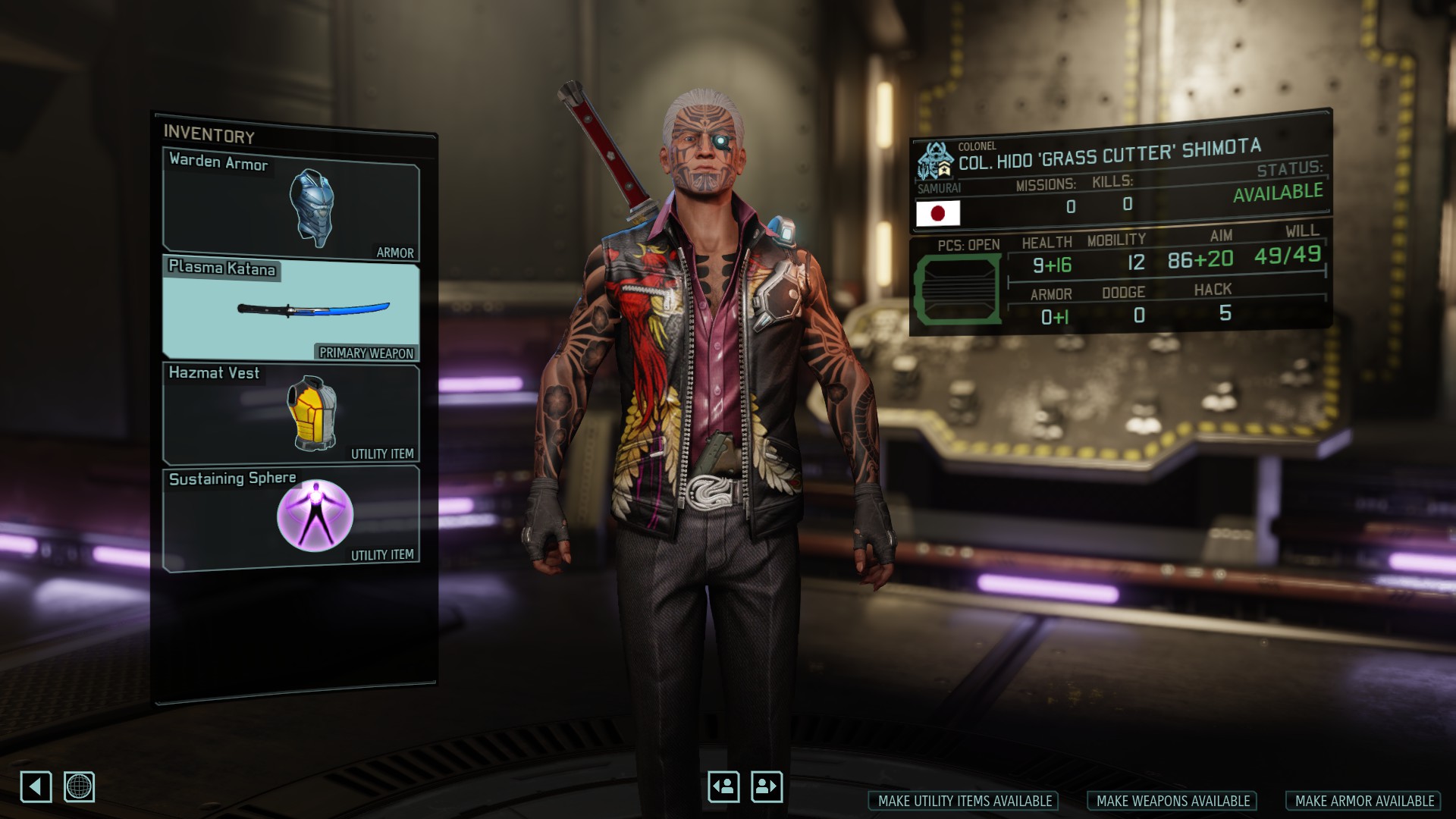1456x819 pixels.
Task: Open the Hazmat Vest utility slot
Action: tap(291, 413)
